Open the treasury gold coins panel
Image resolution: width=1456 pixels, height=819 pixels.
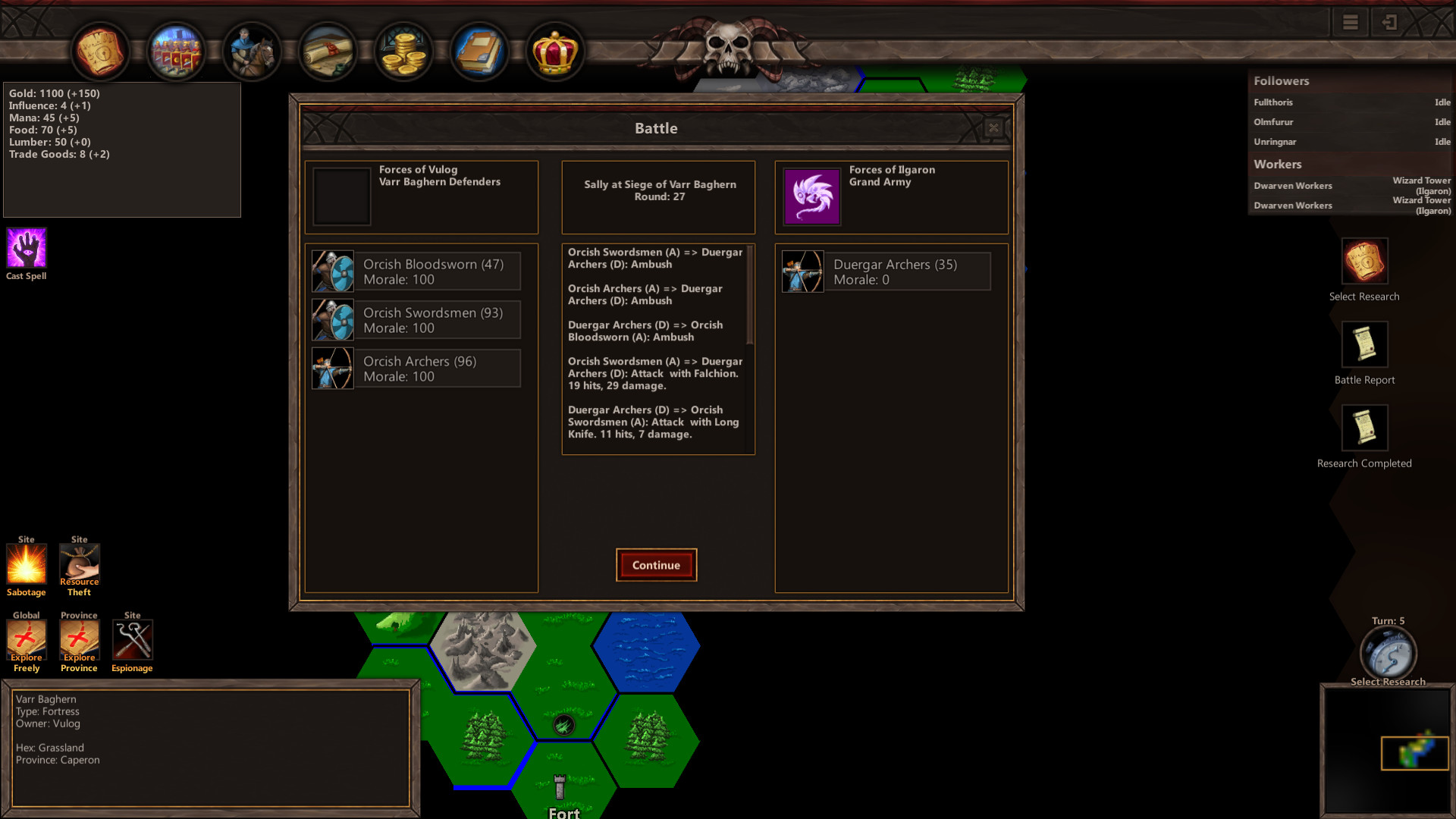(x=403, y=51)
